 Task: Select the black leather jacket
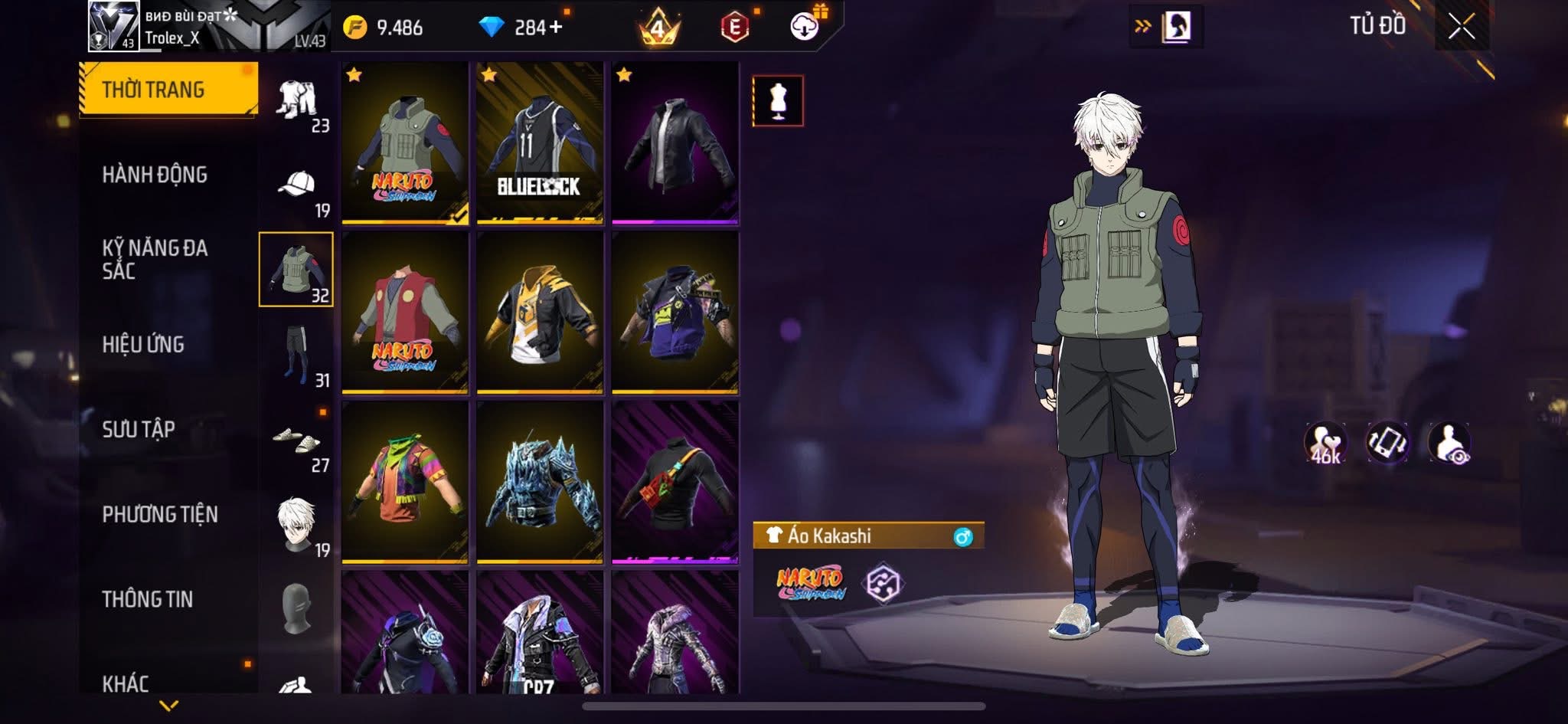pyautogui.click(x=675, y=143)
